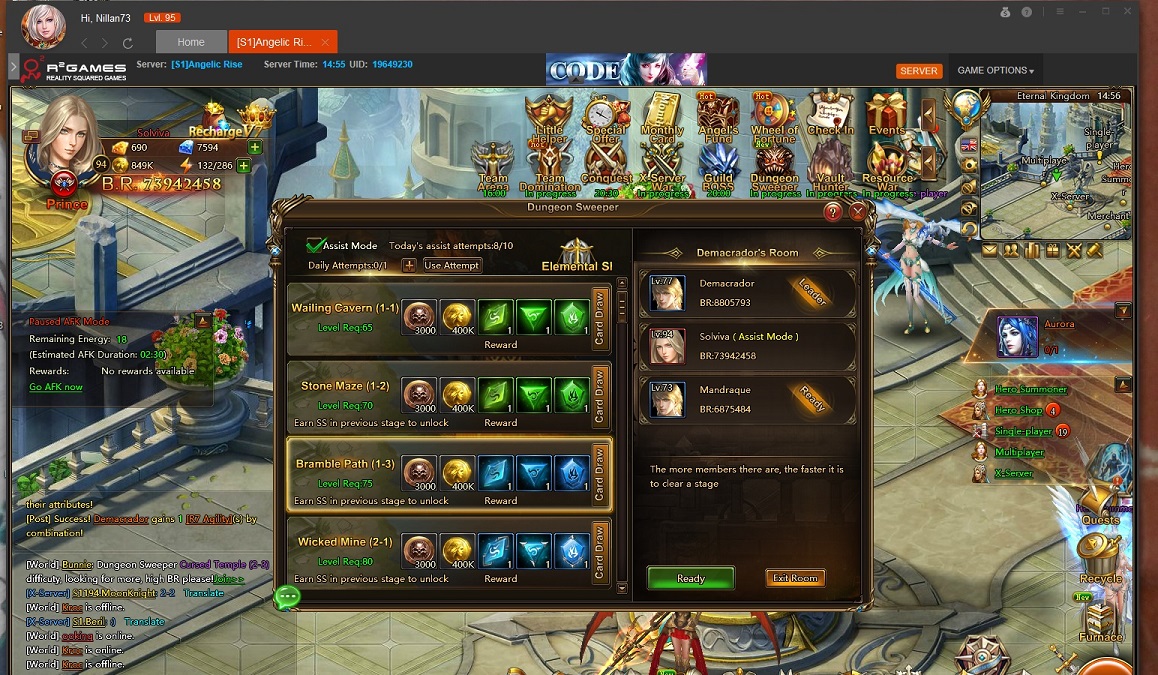Open Card Draw for Bramble Path

600,474
